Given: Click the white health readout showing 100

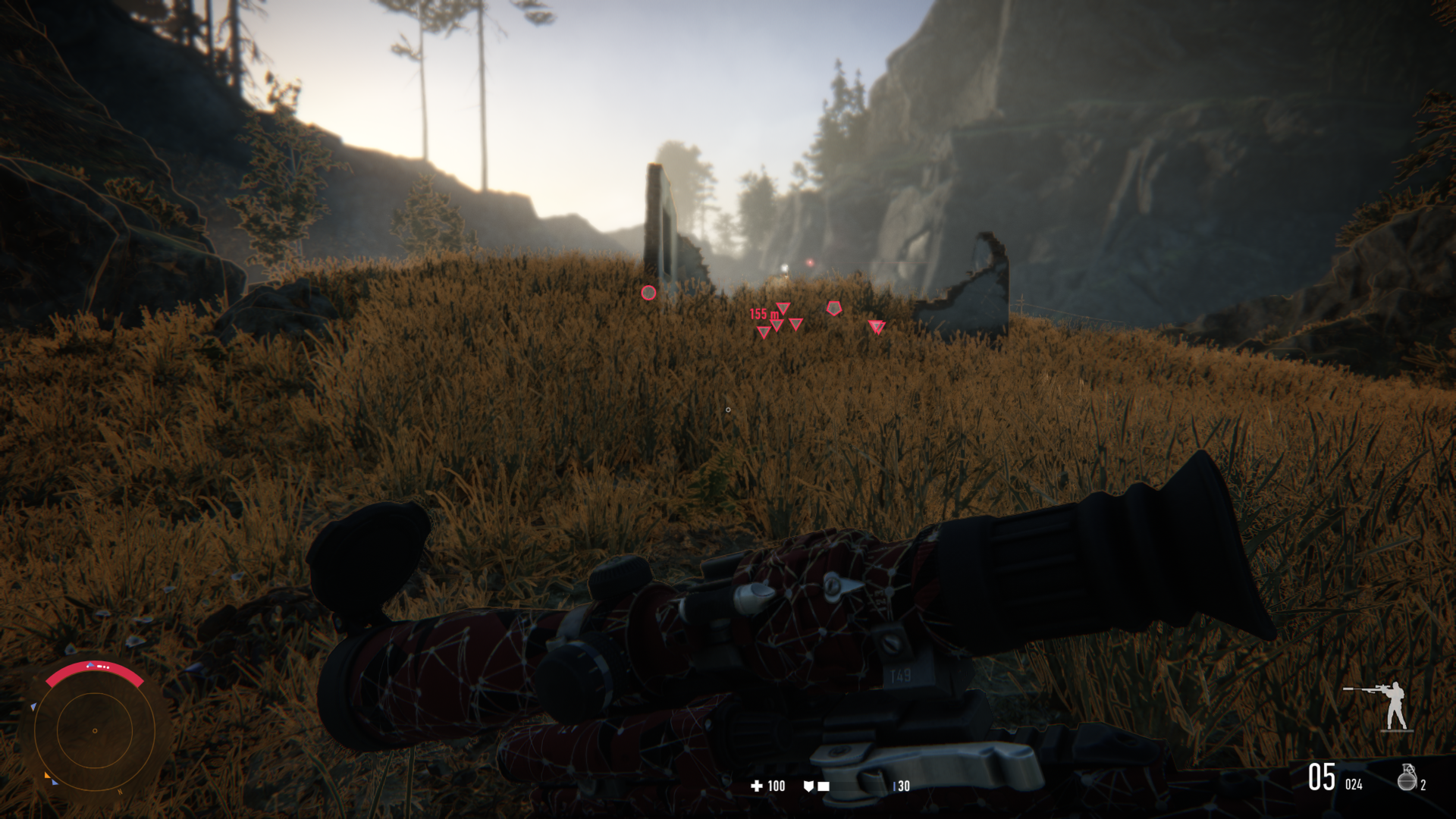Looking at the screenshot, I should [775, 786].
